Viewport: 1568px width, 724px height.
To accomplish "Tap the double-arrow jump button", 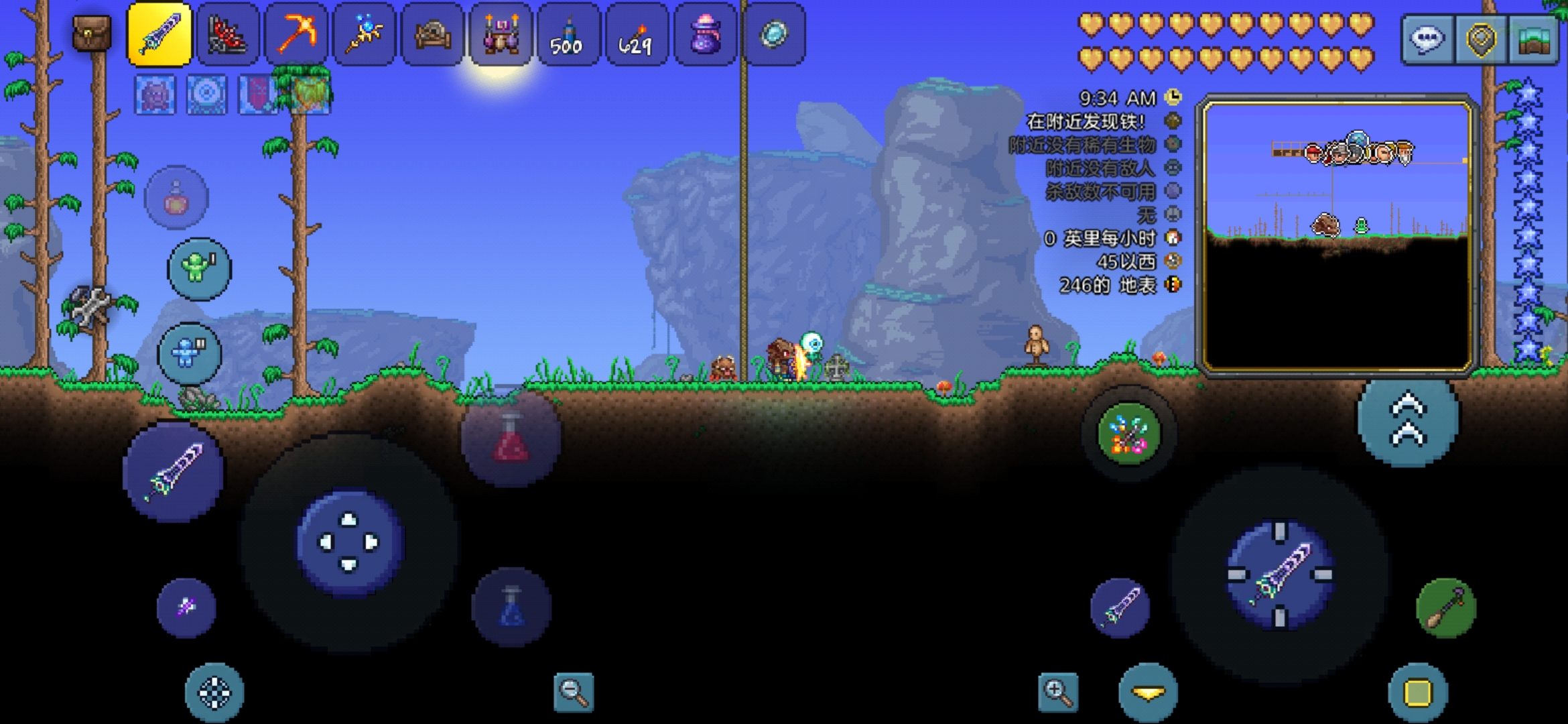I will [x=1408, y=420].
